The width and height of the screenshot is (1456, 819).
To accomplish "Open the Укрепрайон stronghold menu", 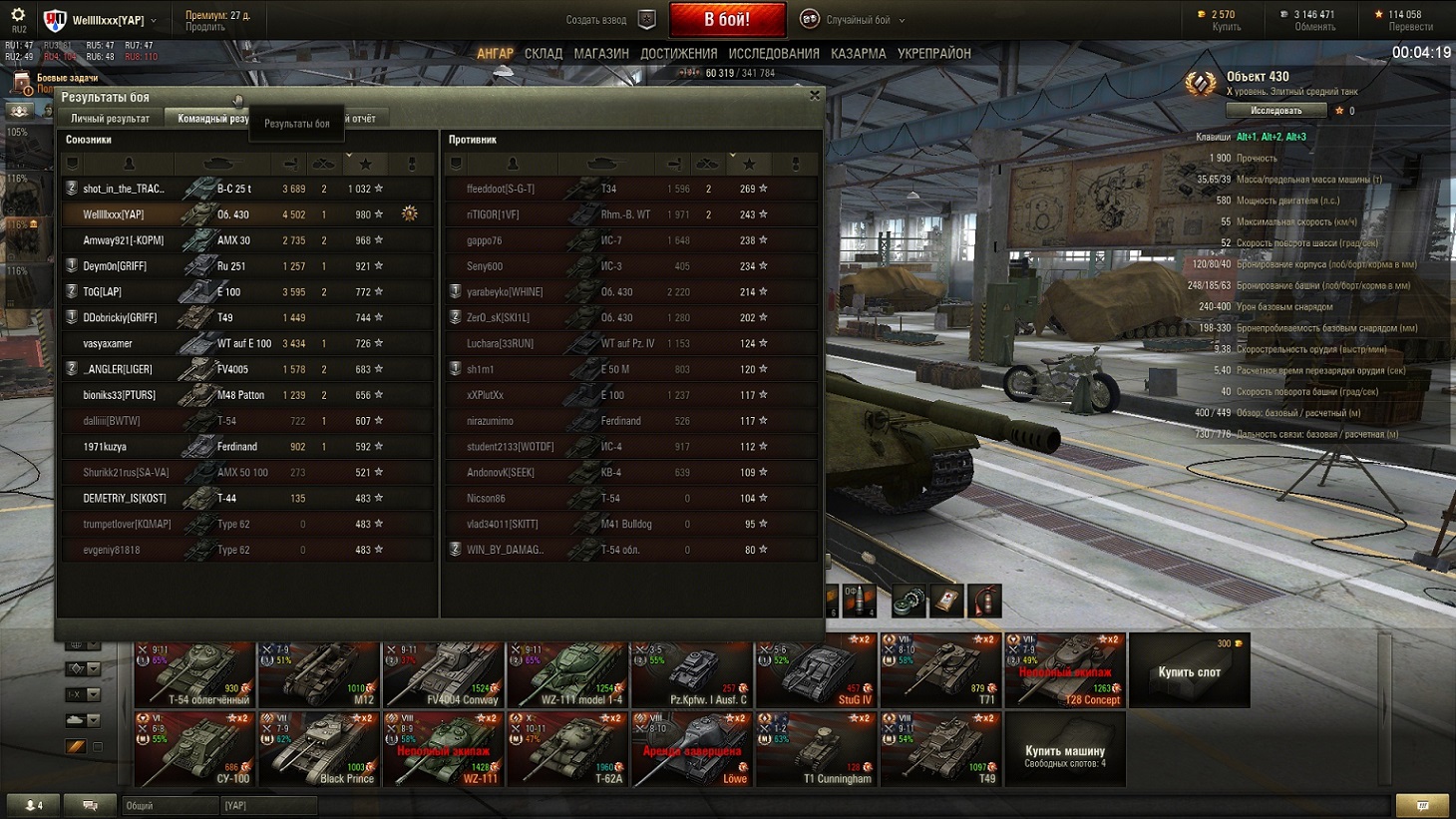I will pos(933,54).
